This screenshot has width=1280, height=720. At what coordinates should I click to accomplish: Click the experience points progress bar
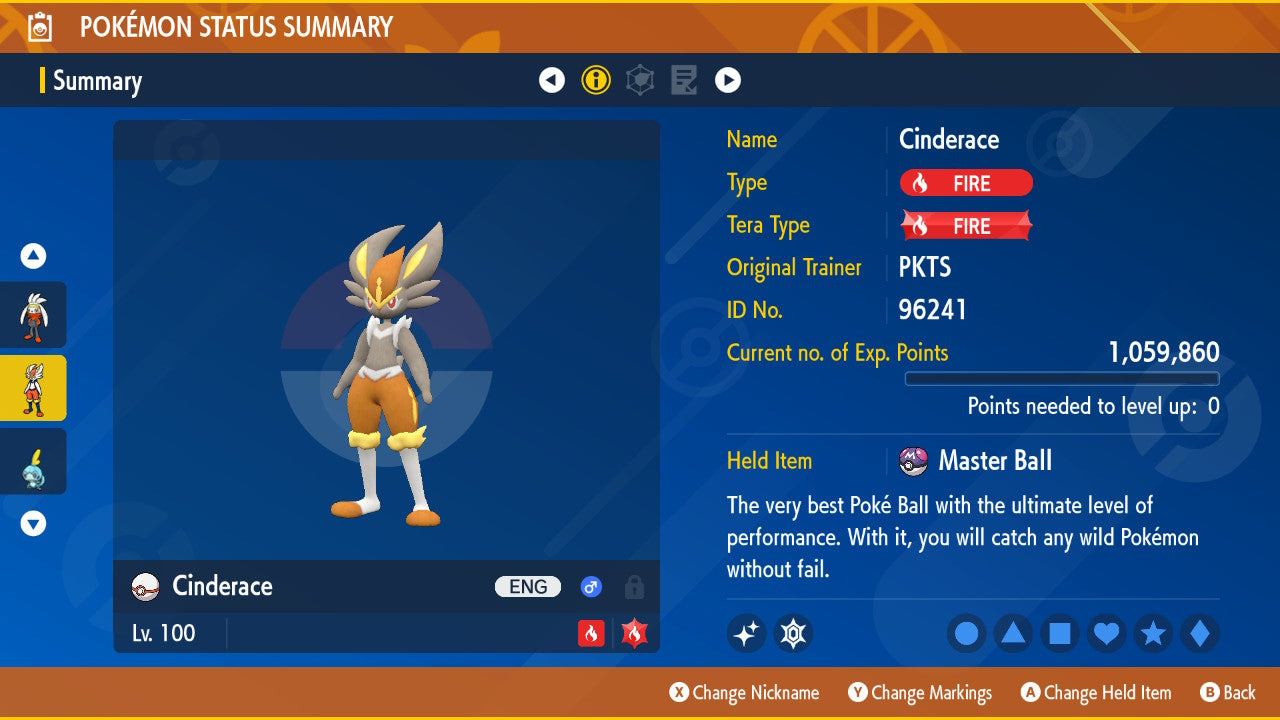pos(1062,378)
